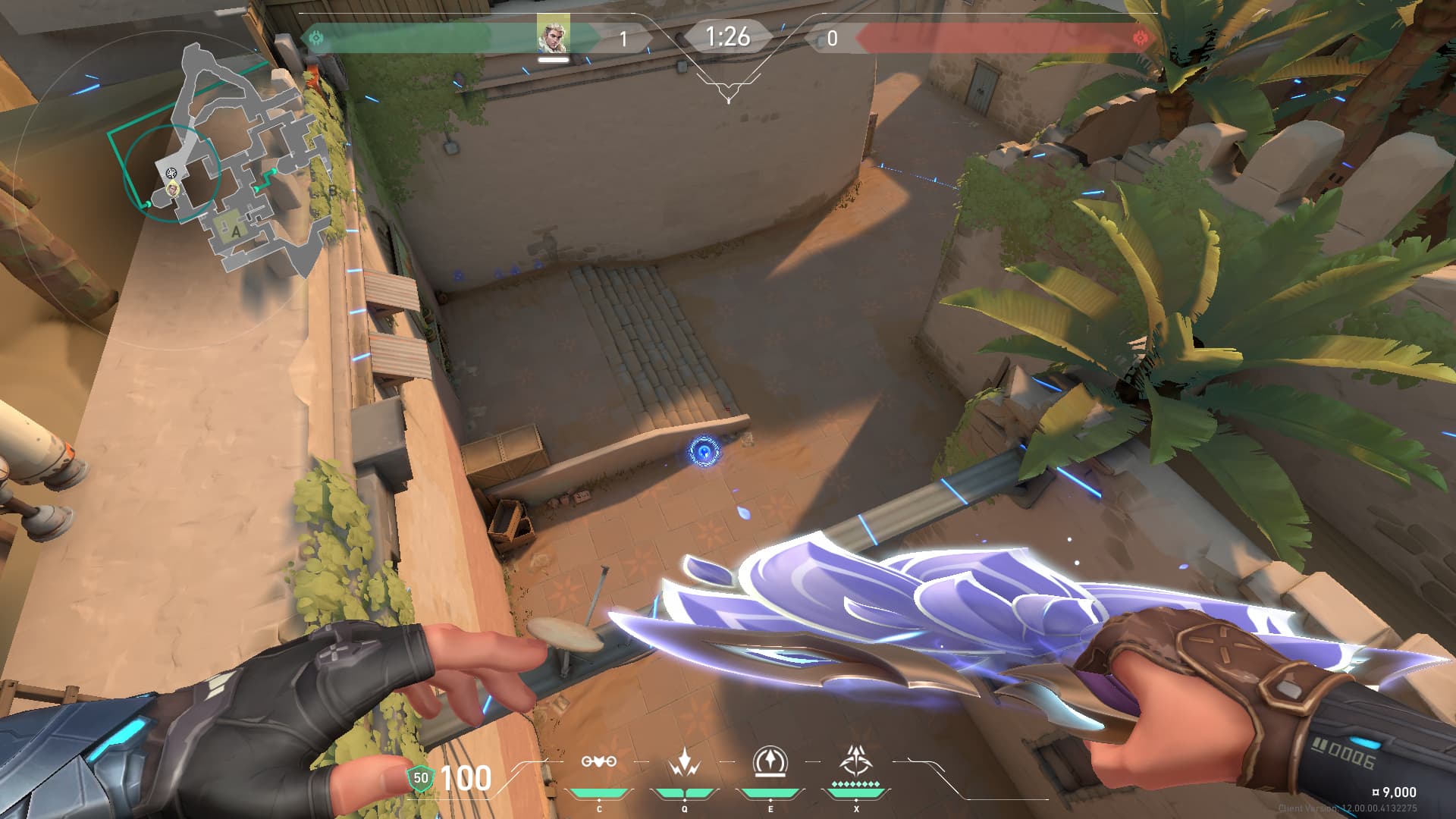Activate the X ultimate ability icon
This screenshot has width=1456, height=819.
(x=856, y=761)
